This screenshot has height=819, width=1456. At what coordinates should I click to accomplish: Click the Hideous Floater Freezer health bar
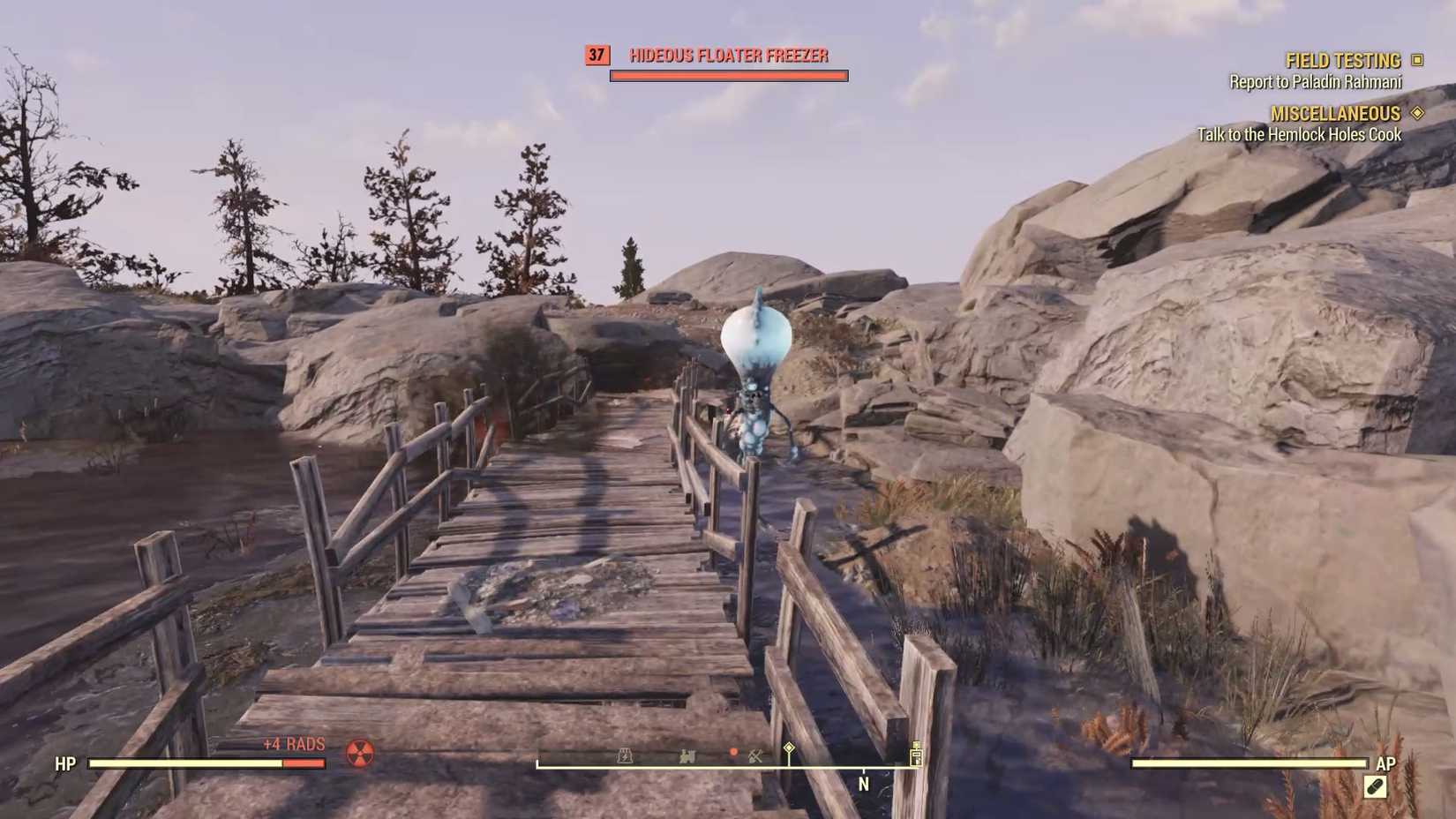pos(727,74)
